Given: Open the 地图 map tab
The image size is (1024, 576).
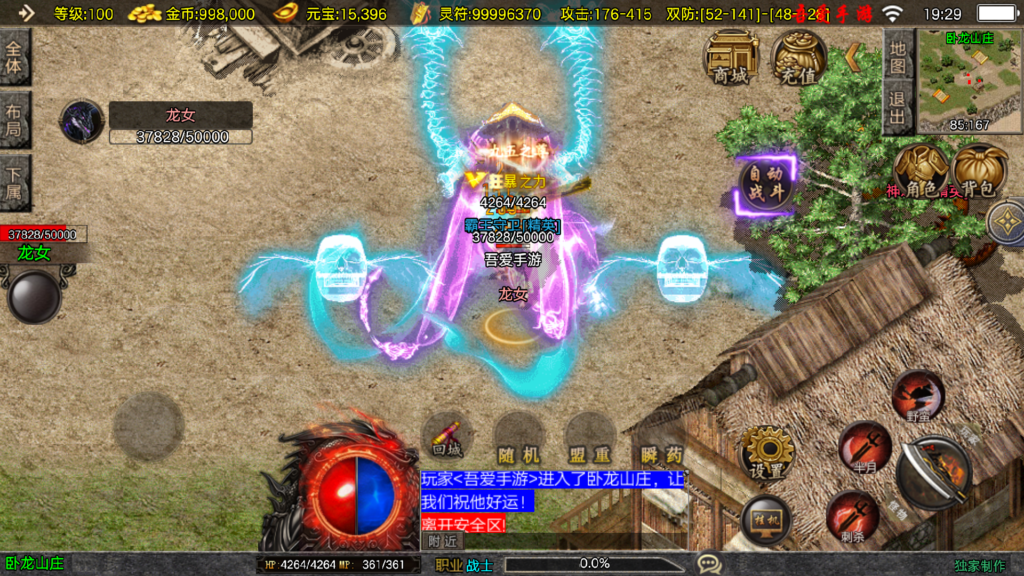Looking at the screenshot, I should pos(897,56).
